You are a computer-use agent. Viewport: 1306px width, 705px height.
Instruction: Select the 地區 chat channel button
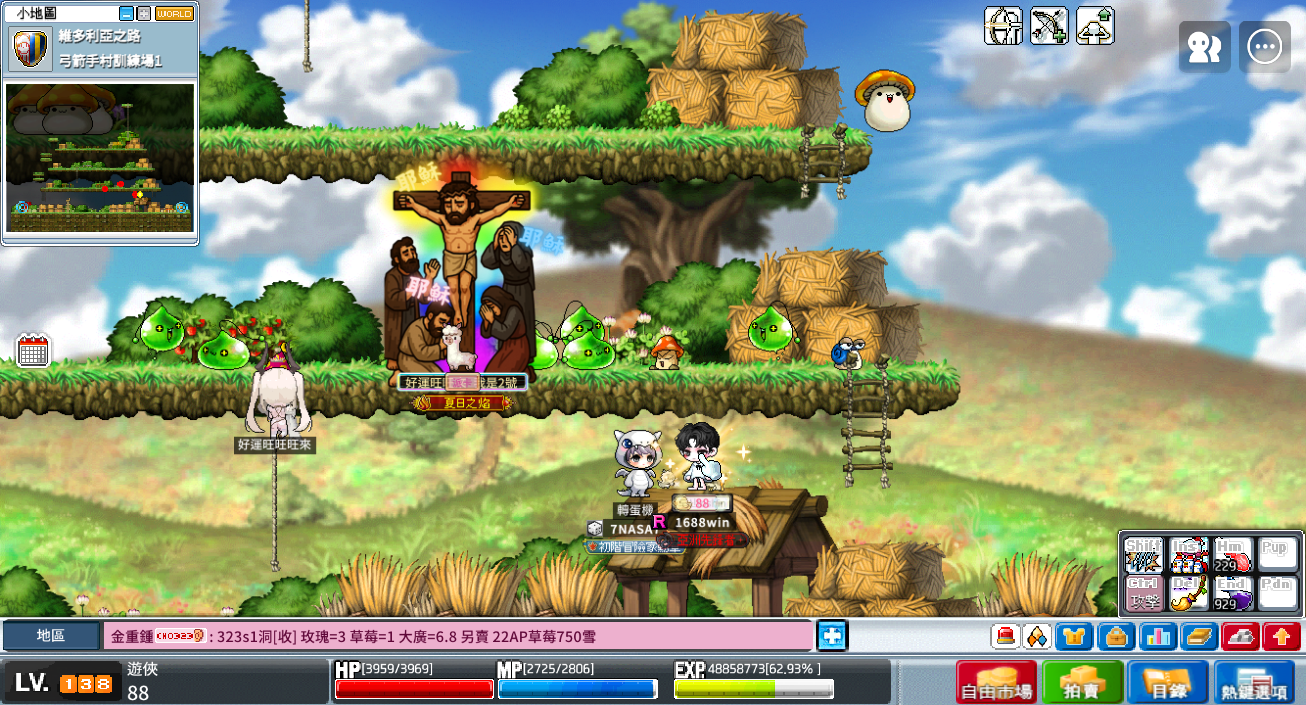tap(51, 636)
